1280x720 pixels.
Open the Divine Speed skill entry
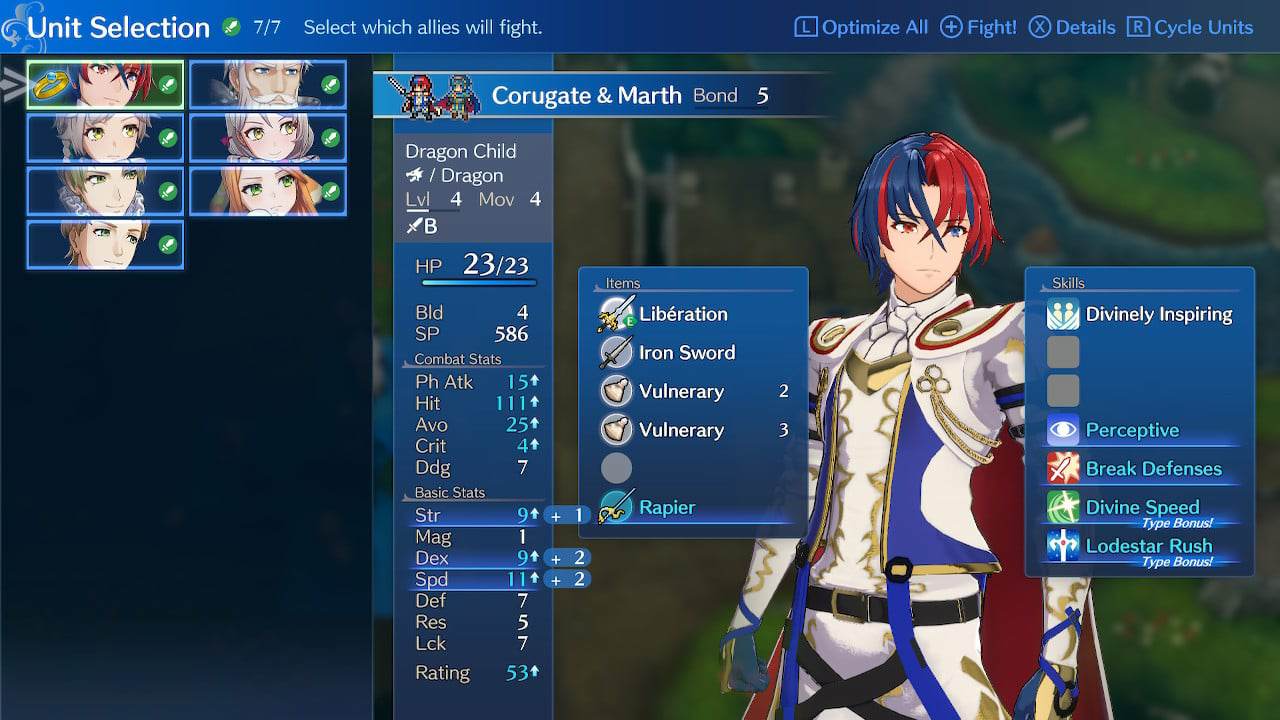[x=1142, y=507]
